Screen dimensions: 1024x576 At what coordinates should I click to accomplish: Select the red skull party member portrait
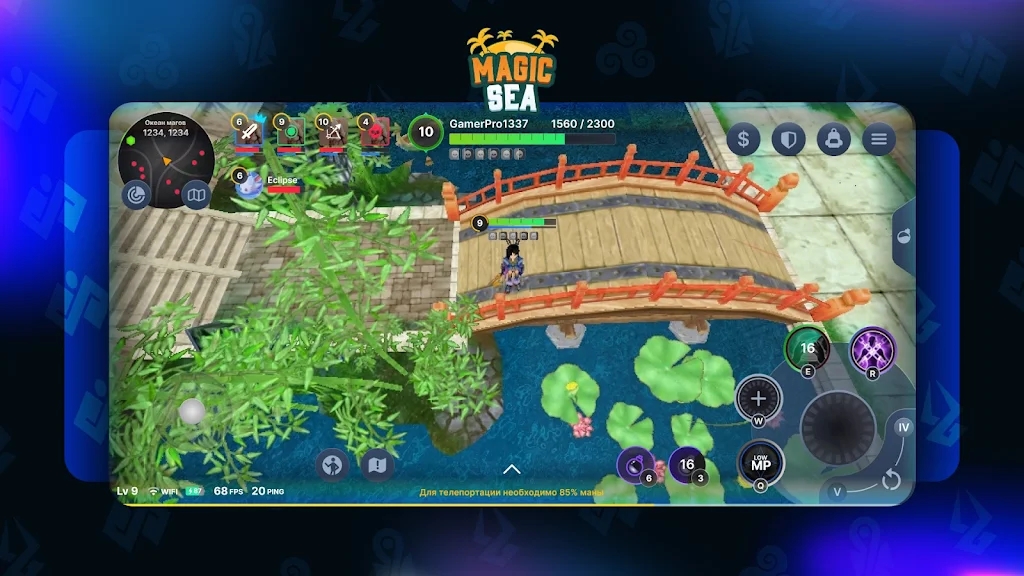[375, 133]
